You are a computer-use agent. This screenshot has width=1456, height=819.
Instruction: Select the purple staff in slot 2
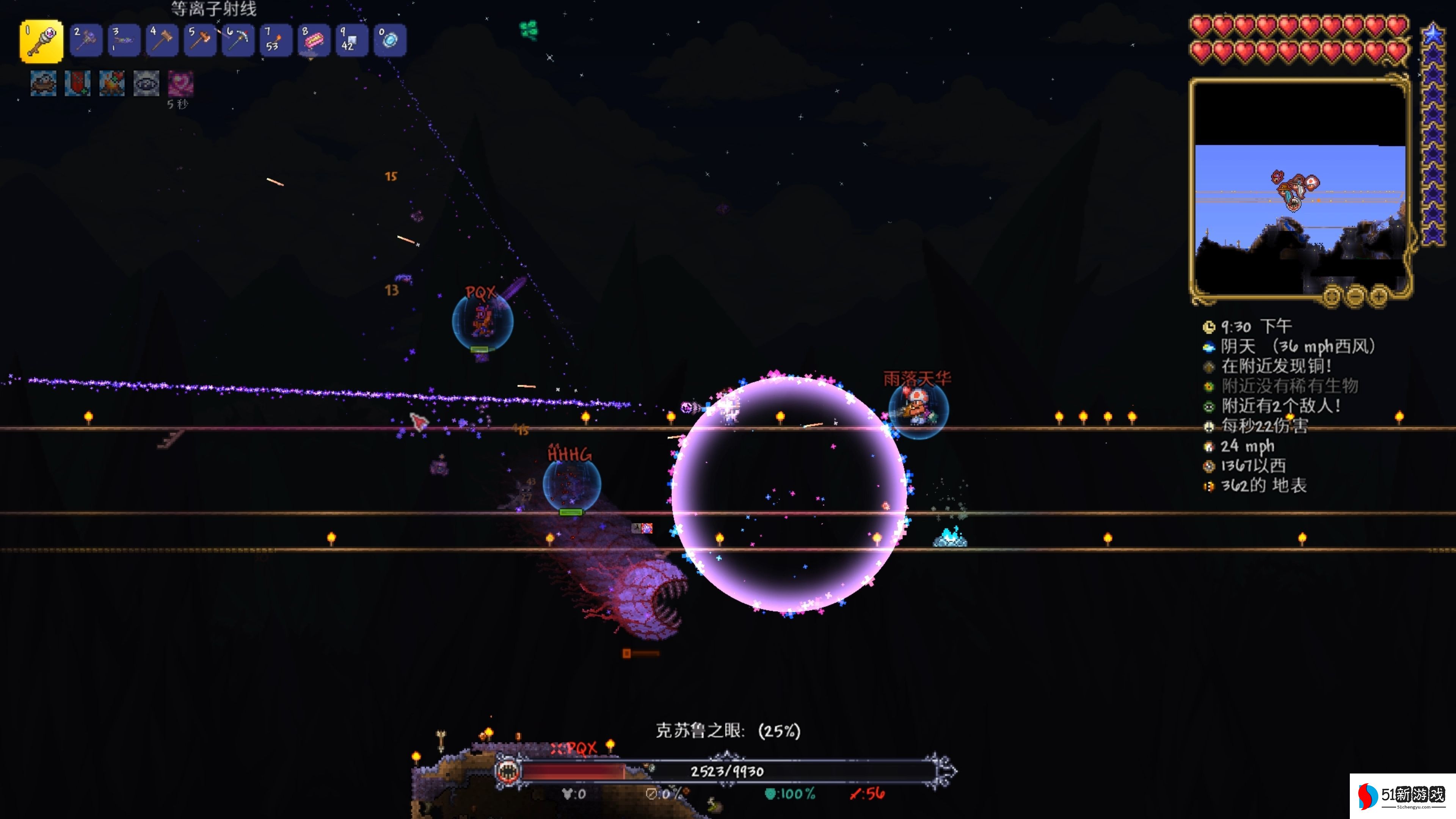[x=86, y=41]
